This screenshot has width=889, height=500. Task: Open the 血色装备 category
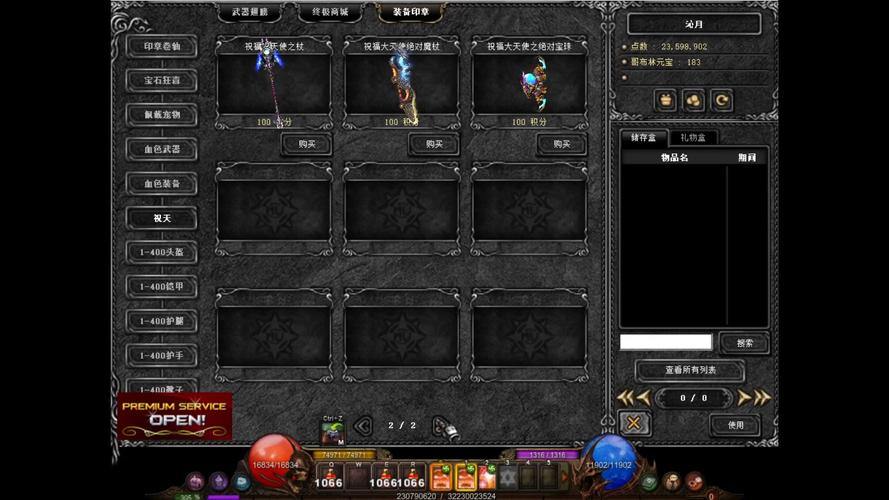coord(161,184)
